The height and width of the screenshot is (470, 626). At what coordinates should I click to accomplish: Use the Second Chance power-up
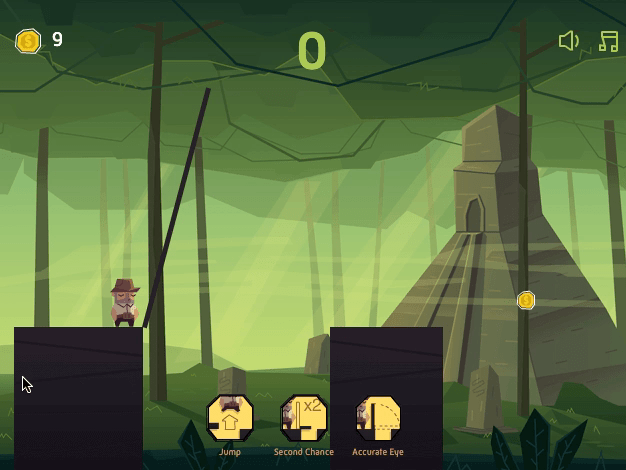click(303, 418)
